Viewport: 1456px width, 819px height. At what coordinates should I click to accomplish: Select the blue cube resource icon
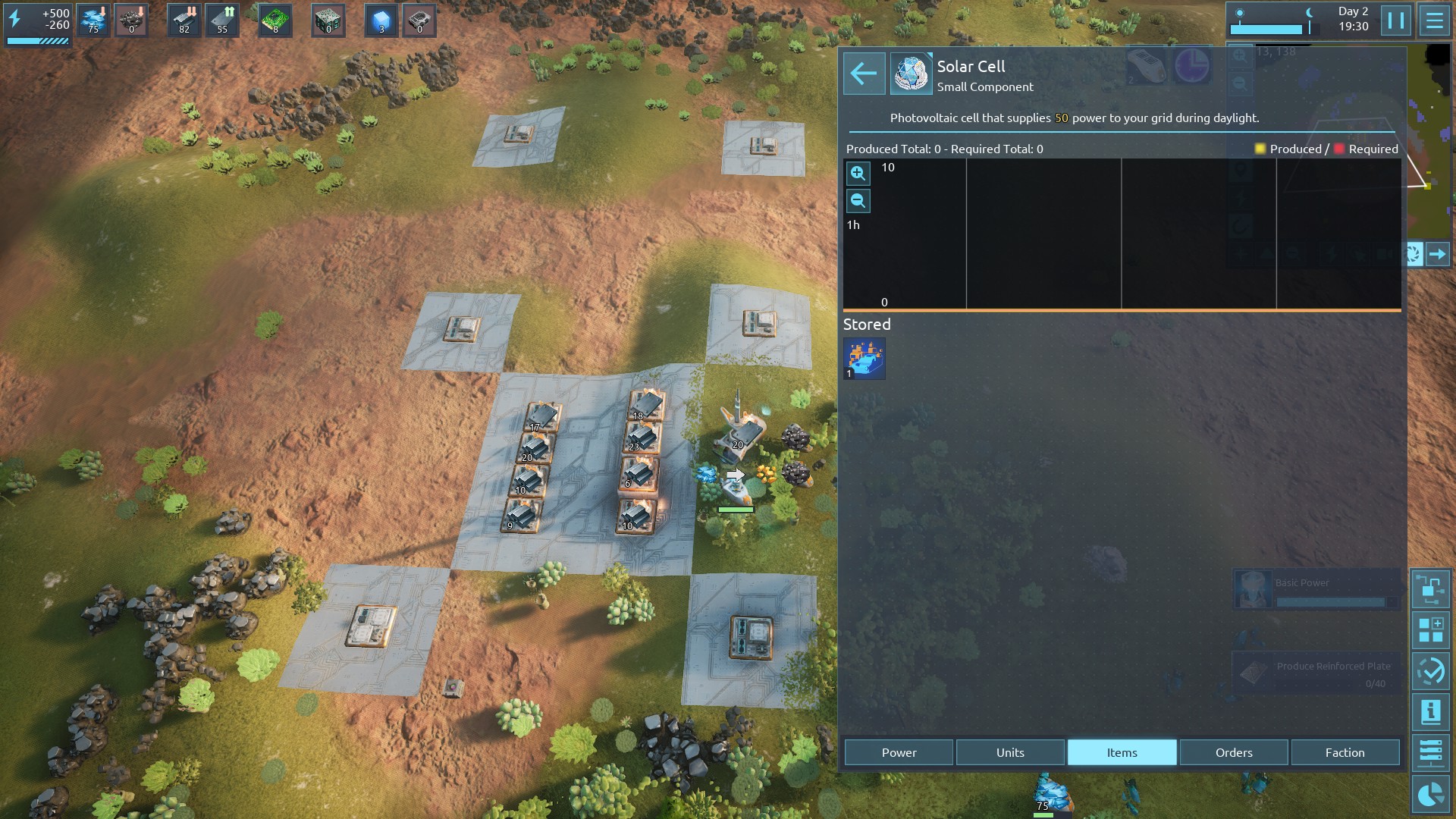point(381,20)
